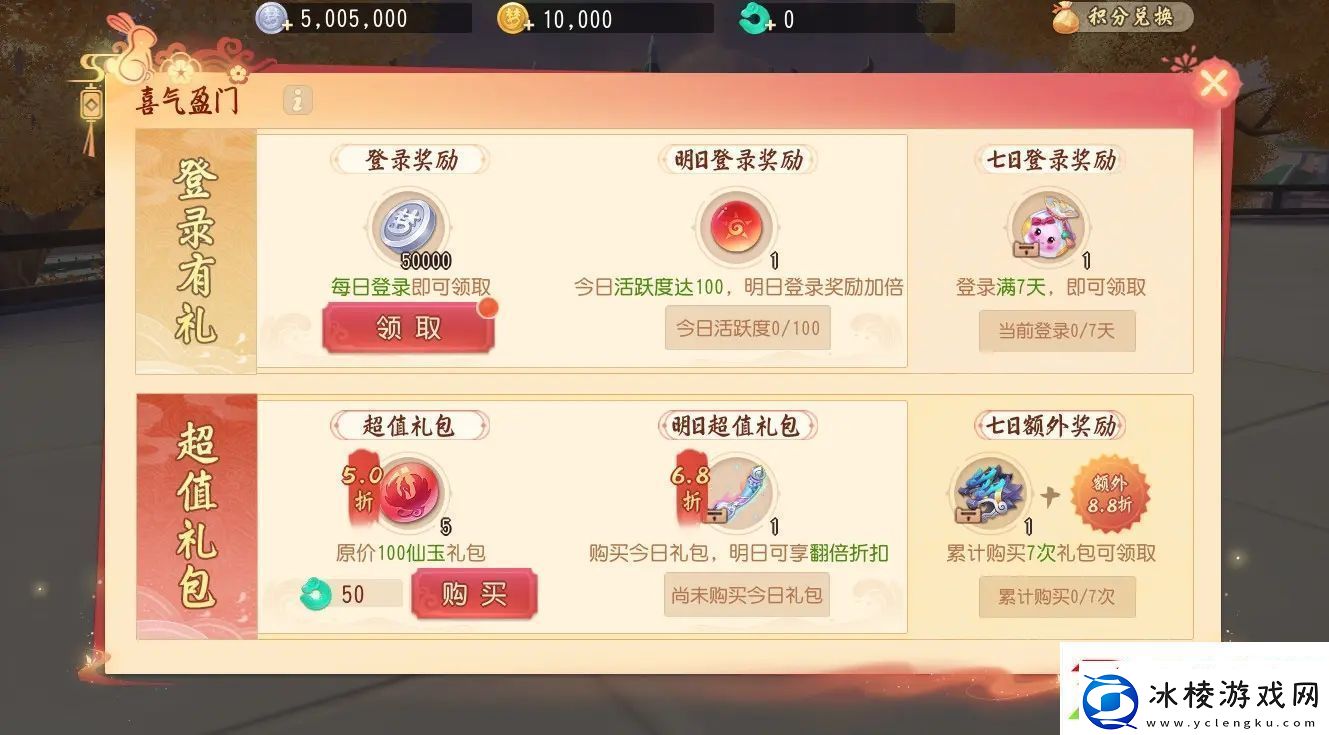This screenshot has width=1329, height=735.
Task: Click the 额外8.8折 orange discount badge
Action: click(1110, 494)
